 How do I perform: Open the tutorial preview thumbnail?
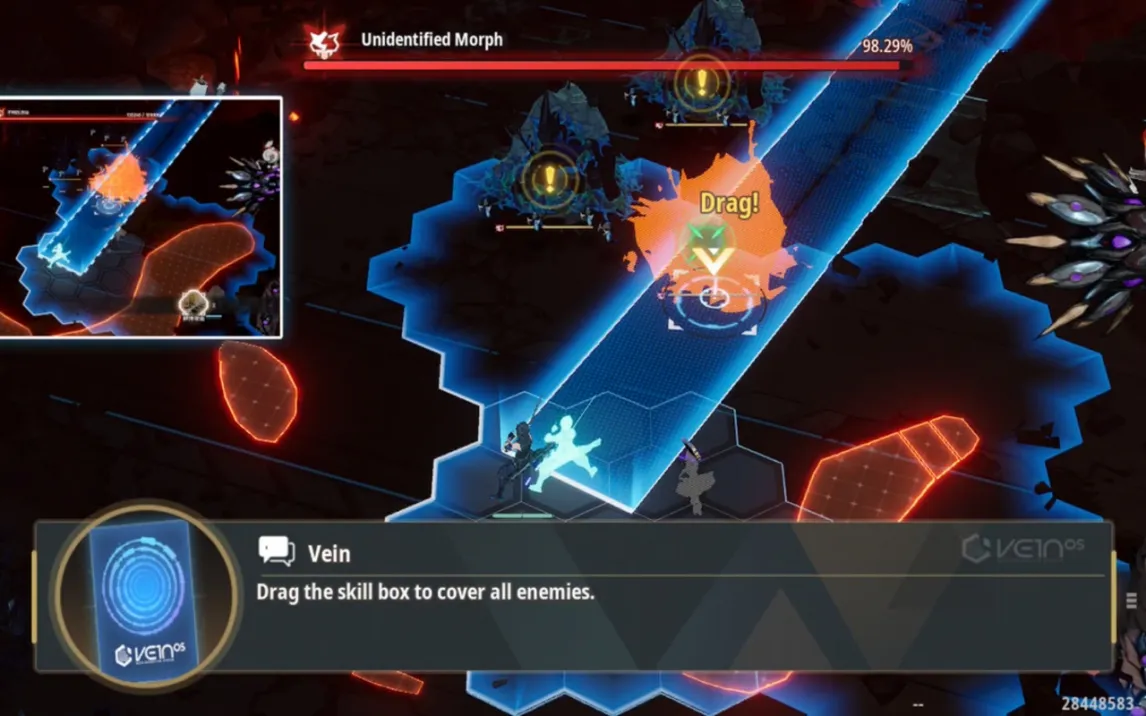(141, 217)
